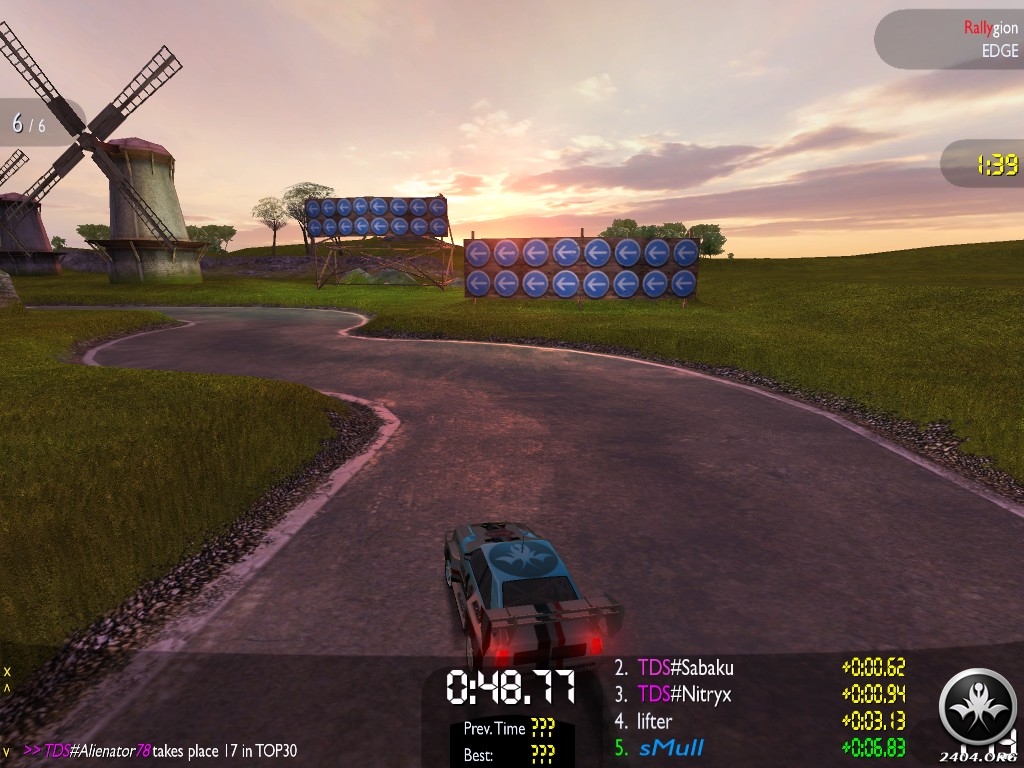Click the lifter row in the rankings

click(x=655, y=721)
